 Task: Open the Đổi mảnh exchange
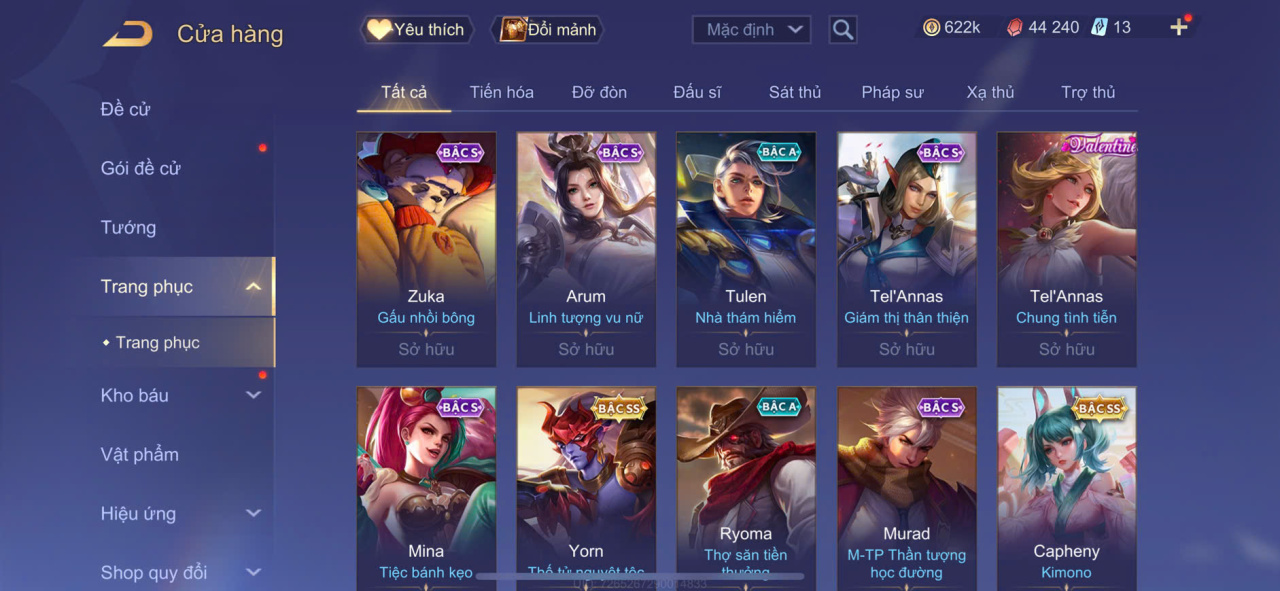pos(548,30)
